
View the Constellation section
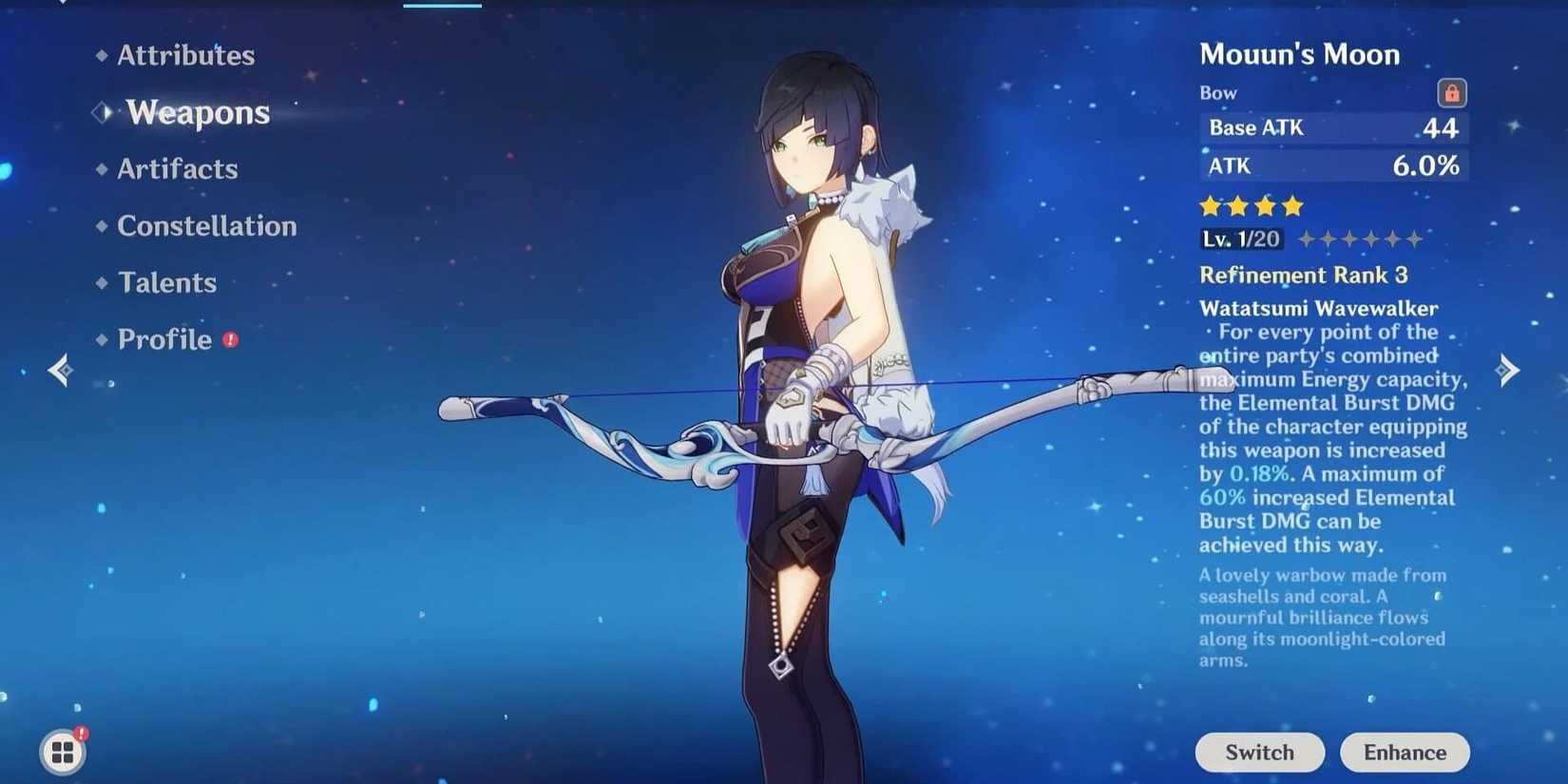pyautogui.click(x=205, y=226)
